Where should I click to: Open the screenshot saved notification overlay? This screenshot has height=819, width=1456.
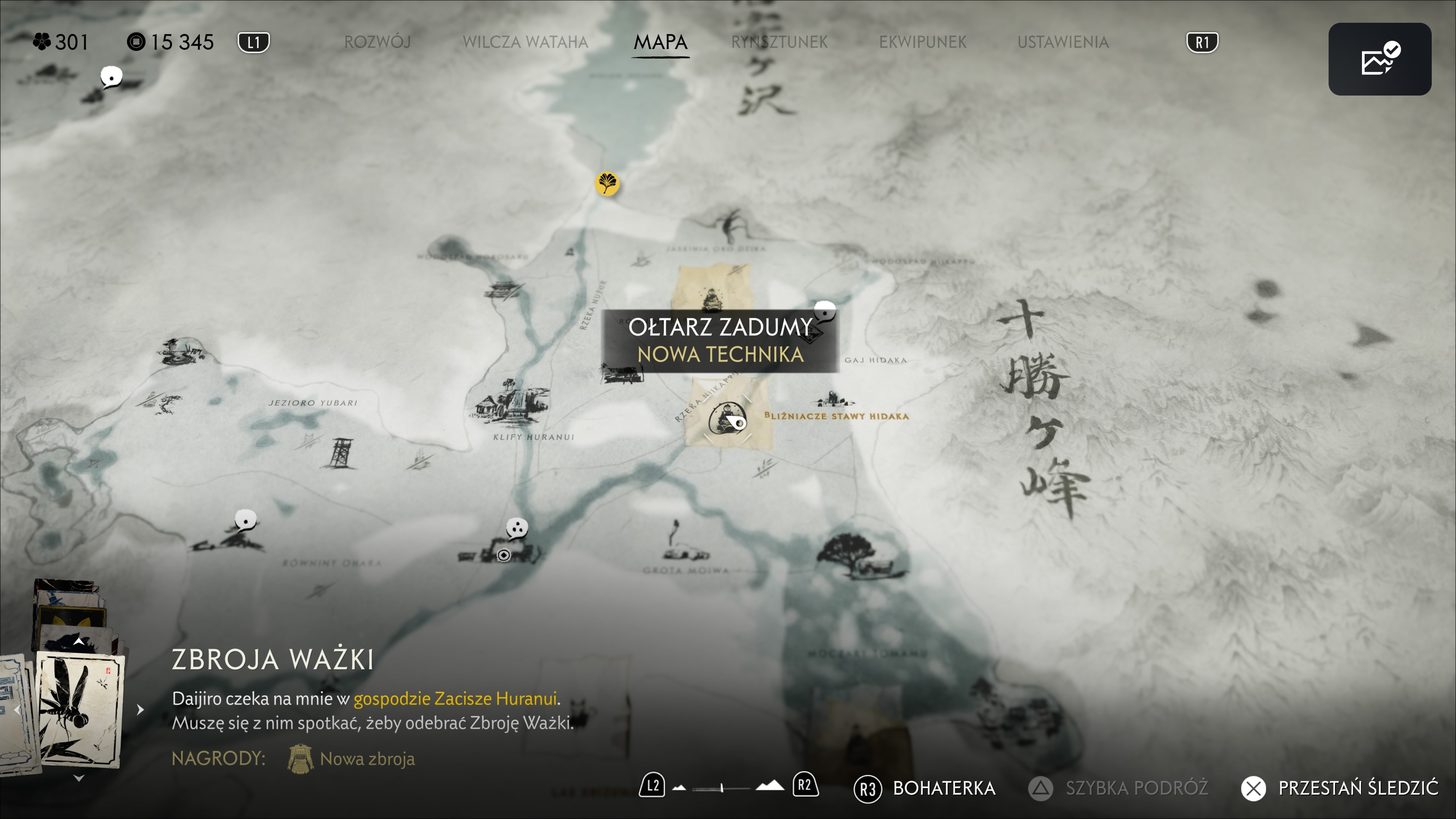1379,60
